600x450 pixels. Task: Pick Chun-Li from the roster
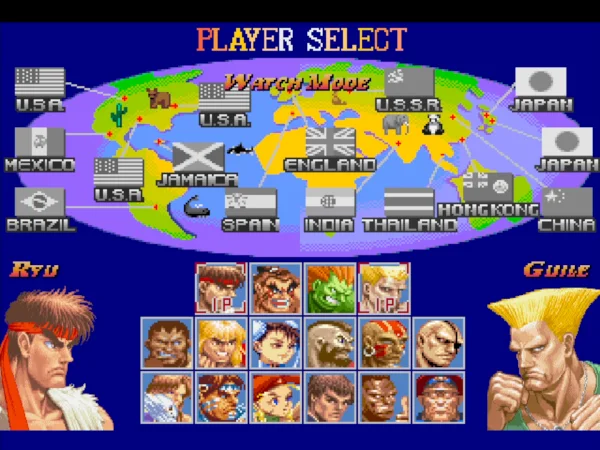pos(275,343)
